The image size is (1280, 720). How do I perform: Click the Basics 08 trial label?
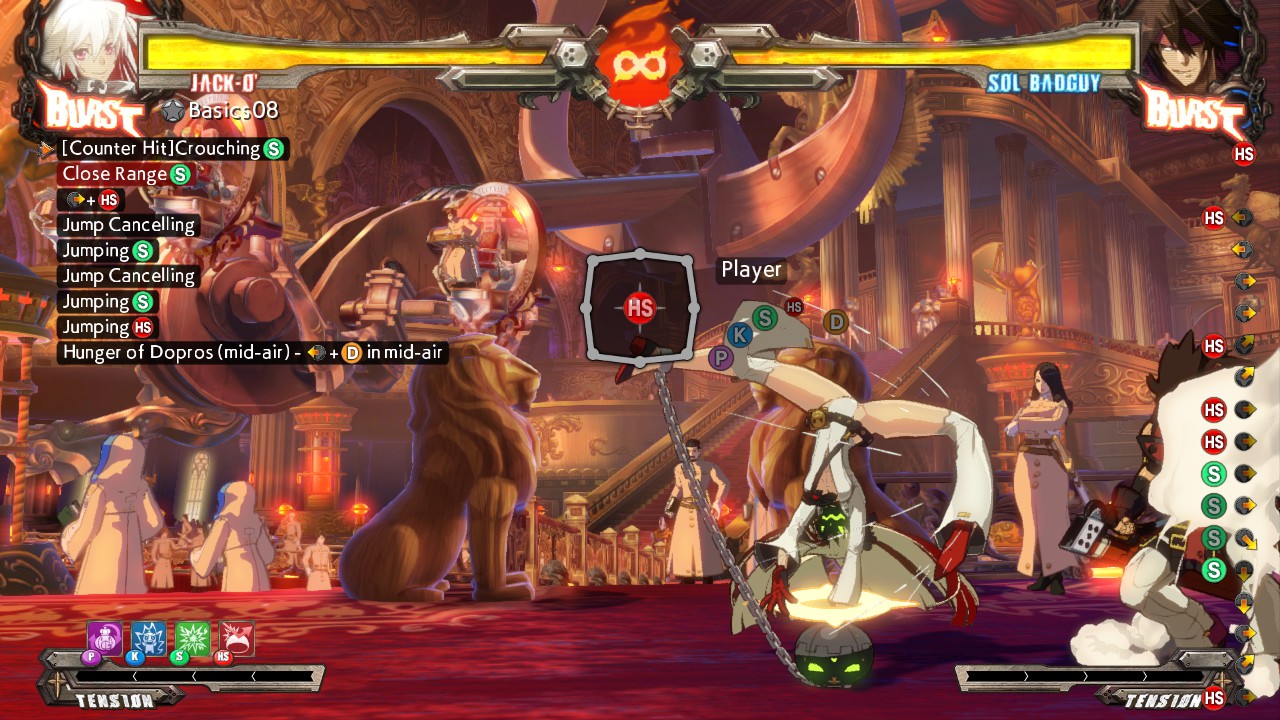pos(220,110)
